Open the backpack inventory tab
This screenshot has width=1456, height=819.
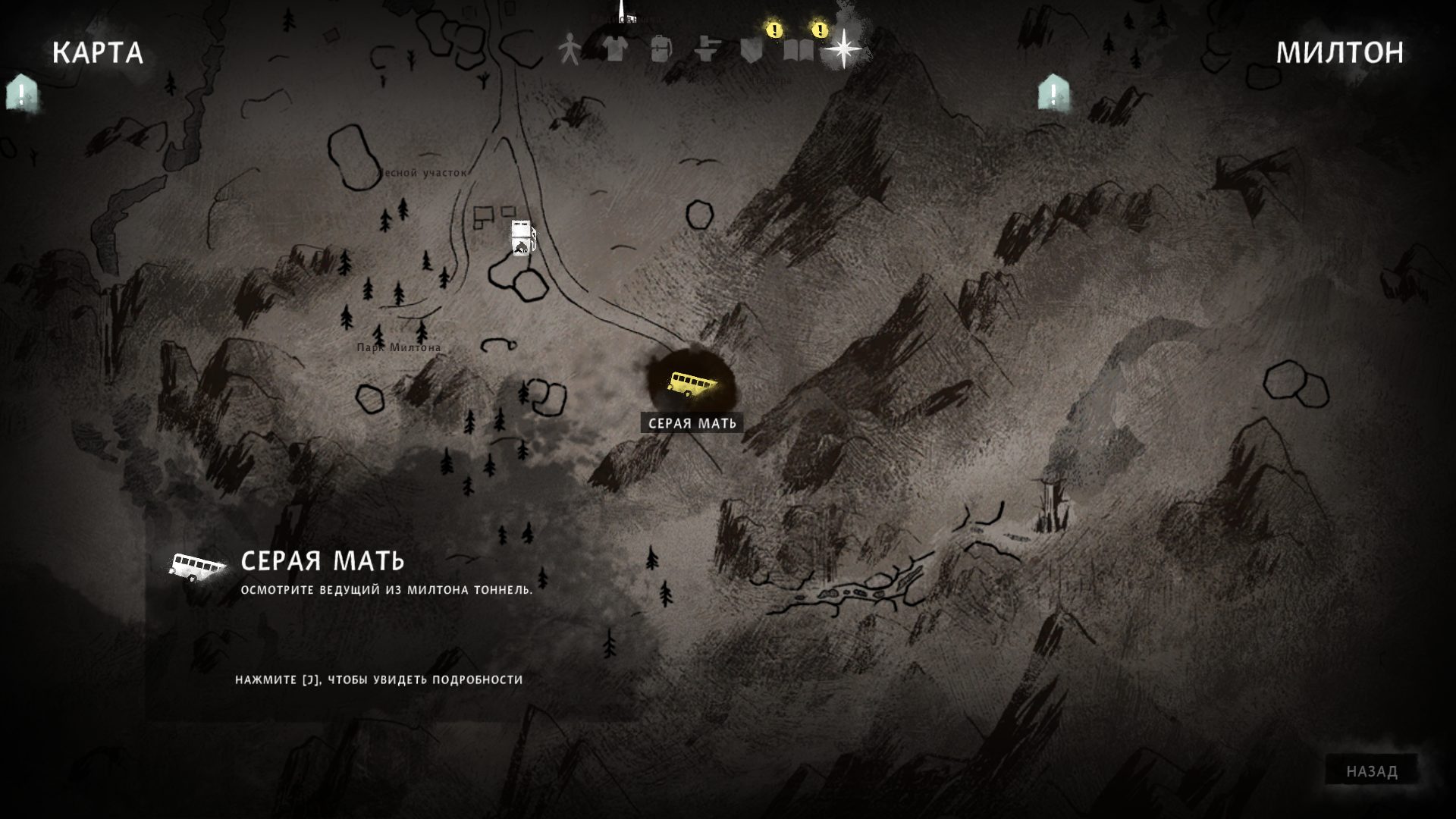pyautogui.click(x=661, y=50)
